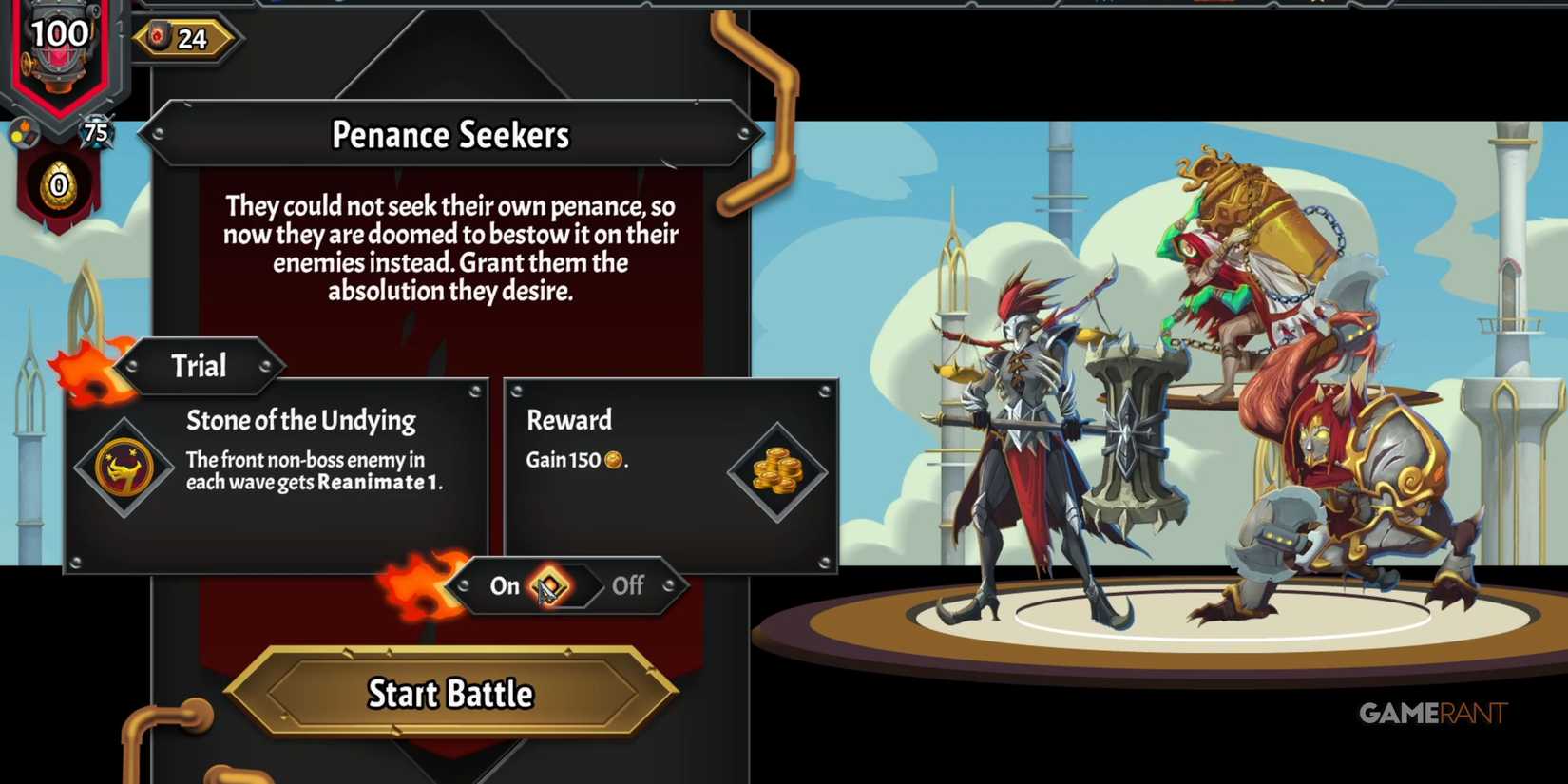Click the coin icon next to Gain 150

click(613, 461)
